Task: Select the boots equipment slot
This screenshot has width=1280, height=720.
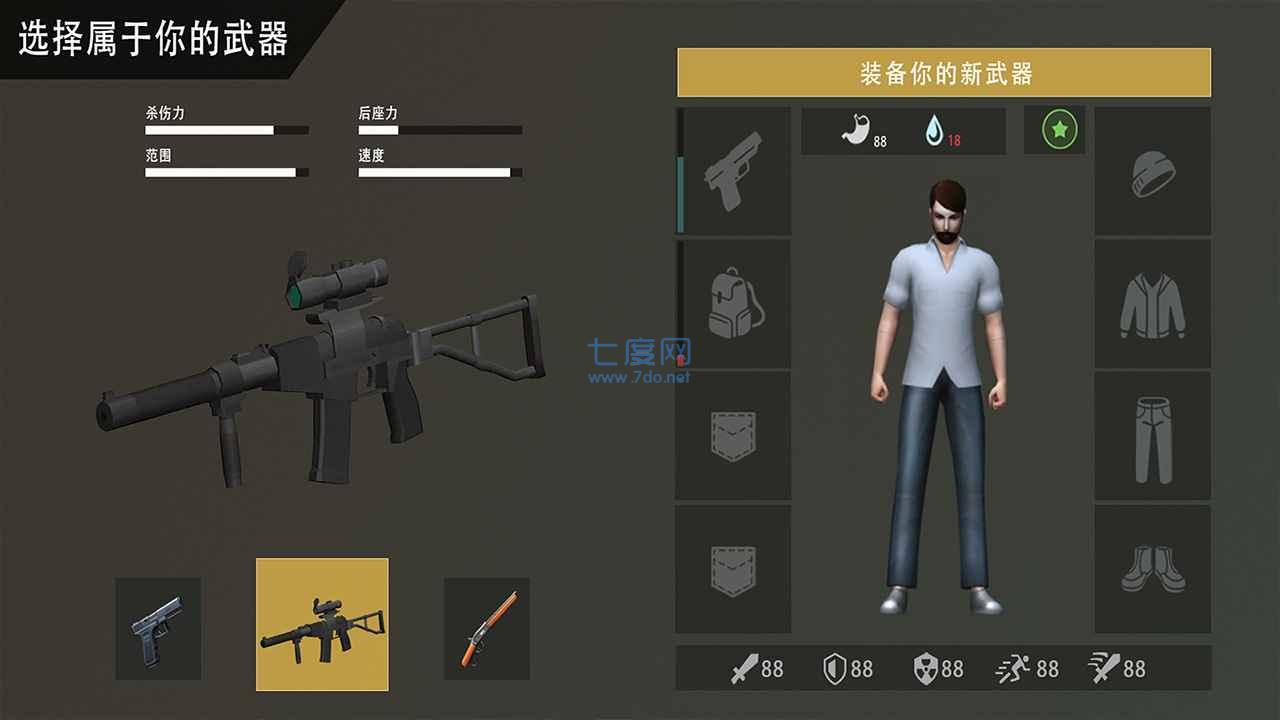Action: [x=1152, y=568]
